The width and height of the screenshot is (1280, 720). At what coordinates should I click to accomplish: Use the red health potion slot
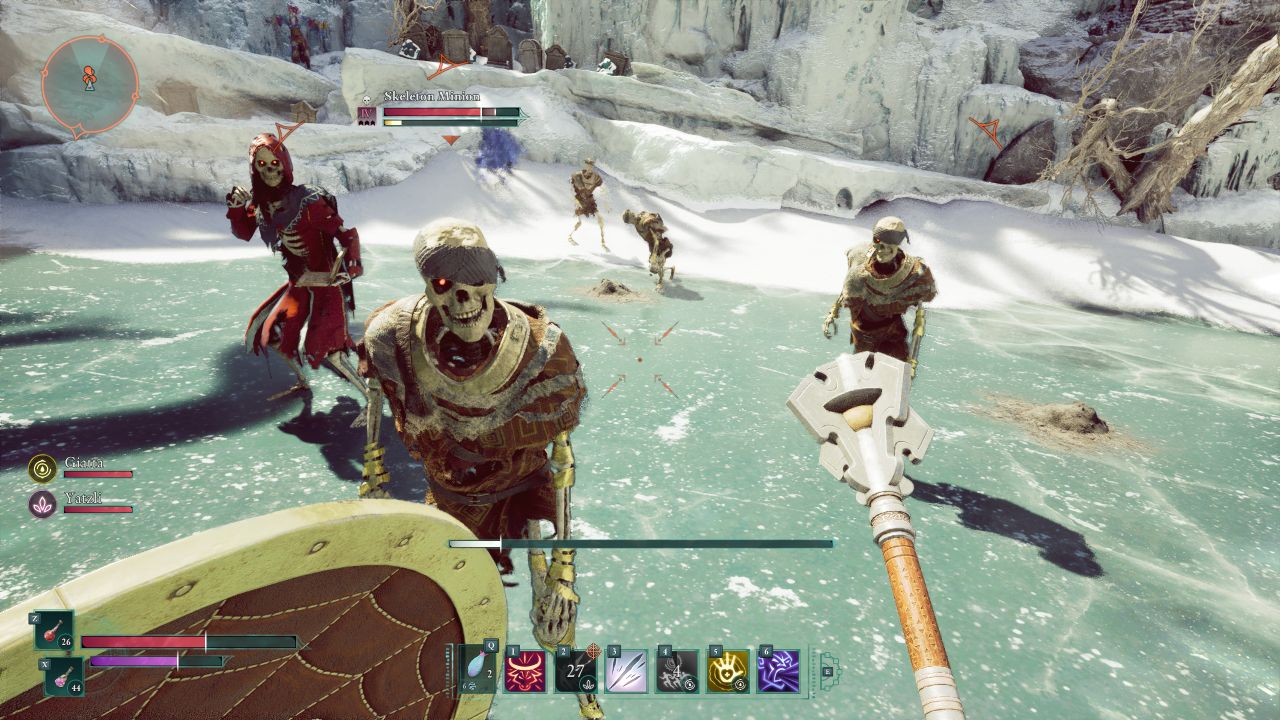54,631
